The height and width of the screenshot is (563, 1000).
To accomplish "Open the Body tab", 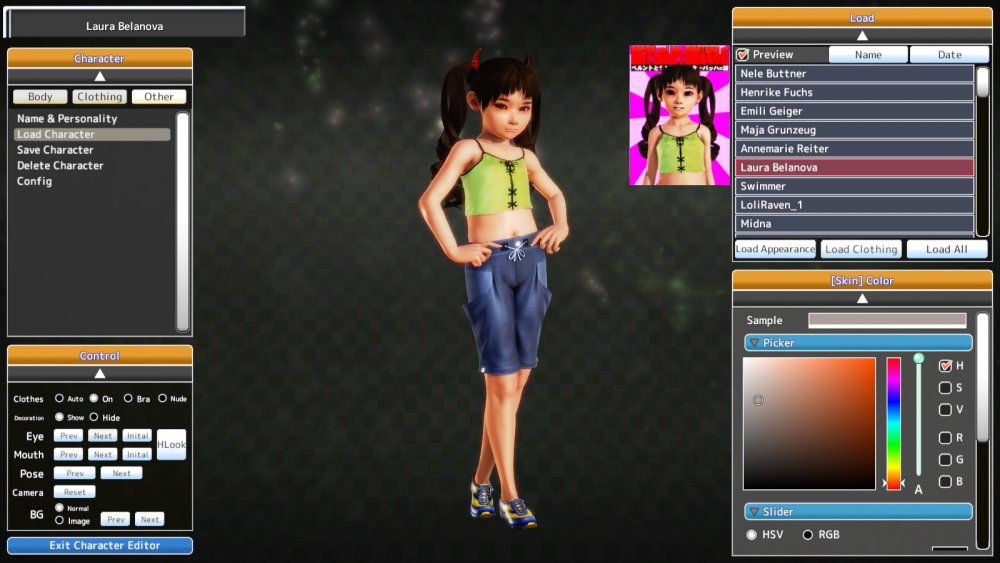I will pyautogui.click(x=40, y=97).
